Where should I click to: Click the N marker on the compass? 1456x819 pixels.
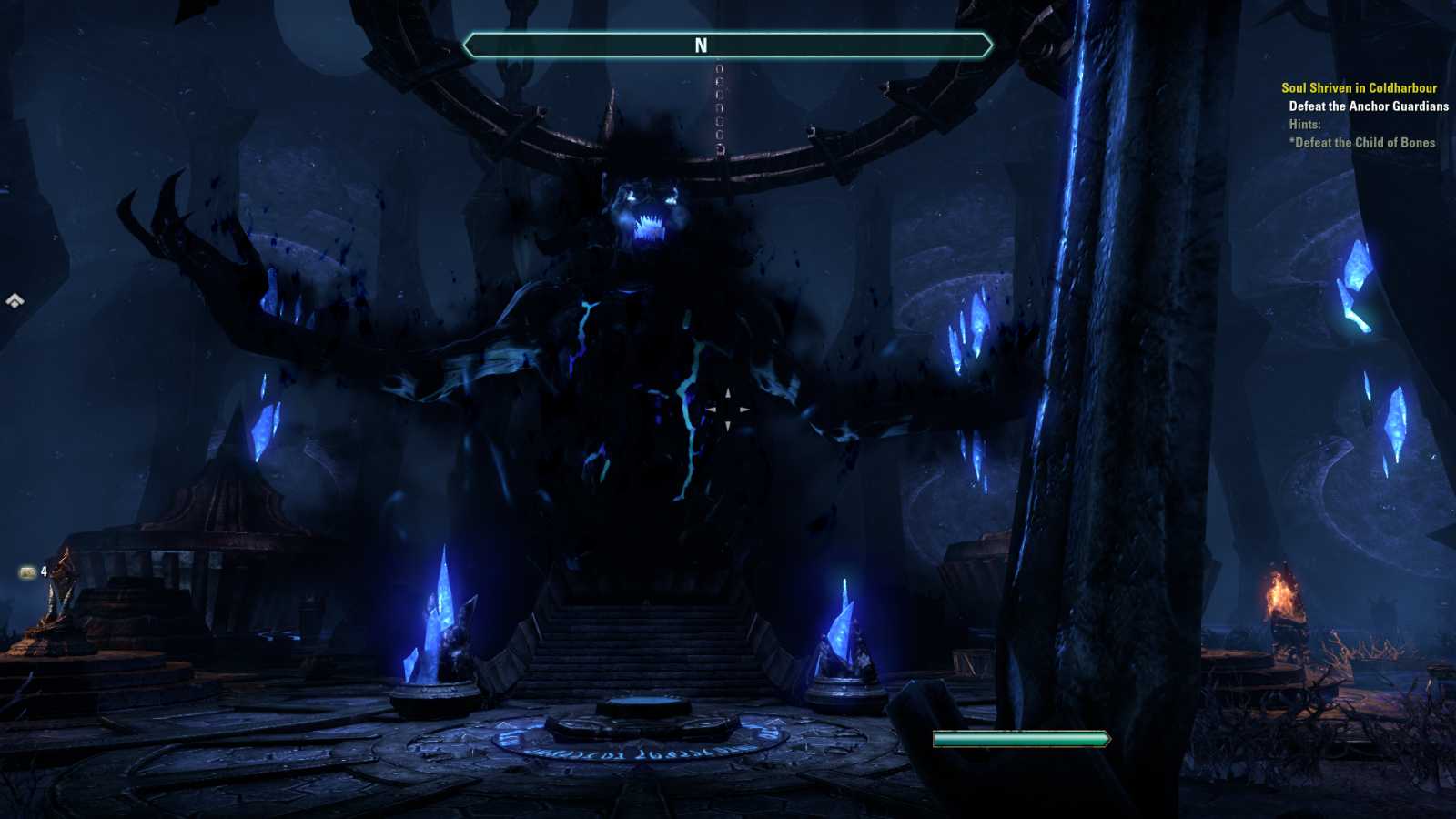tap(701, 43)
